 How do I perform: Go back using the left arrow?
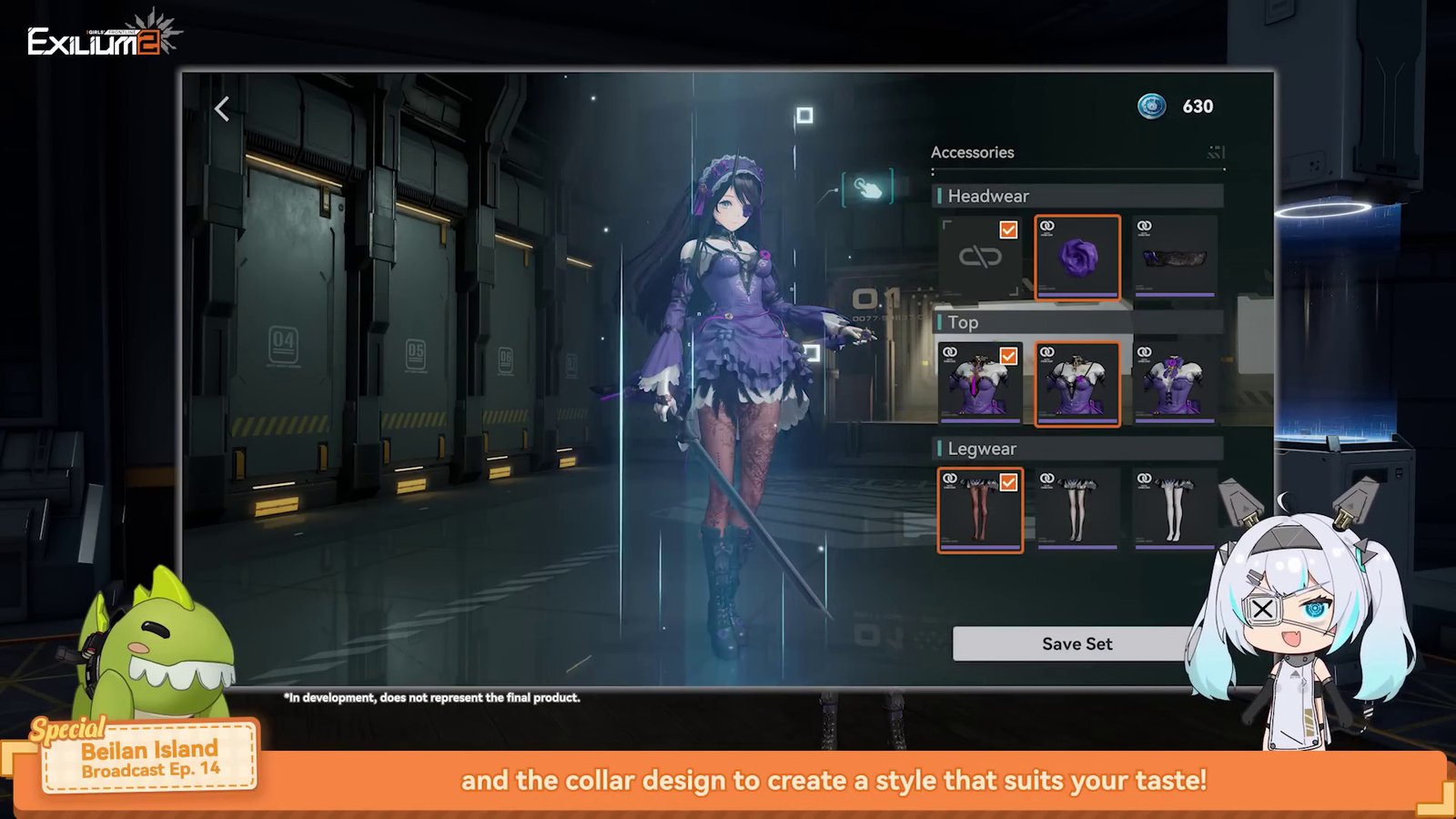click(x=222, y=109)
